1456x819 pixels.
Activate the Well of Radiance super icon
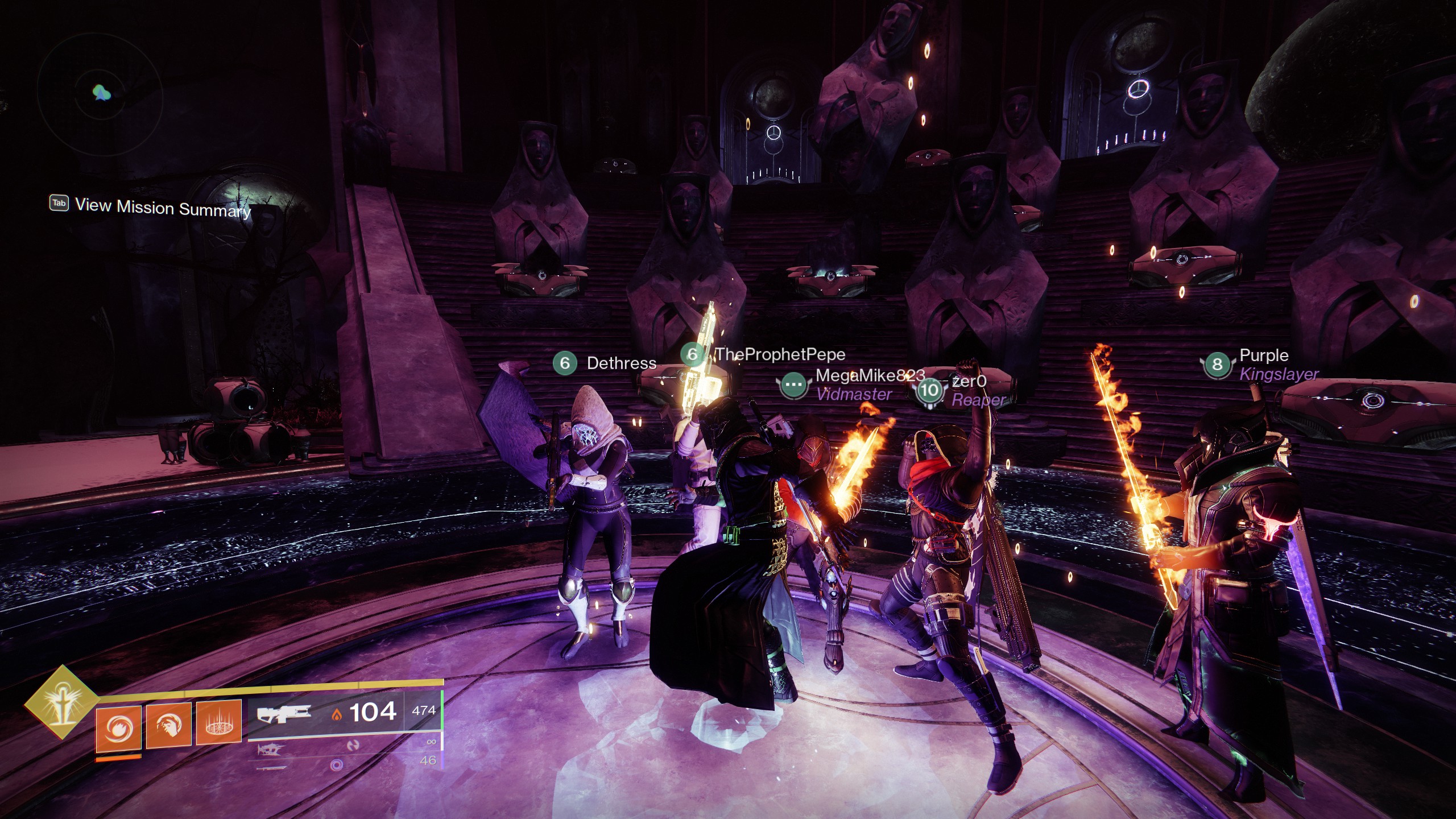(x=61, y=702)
